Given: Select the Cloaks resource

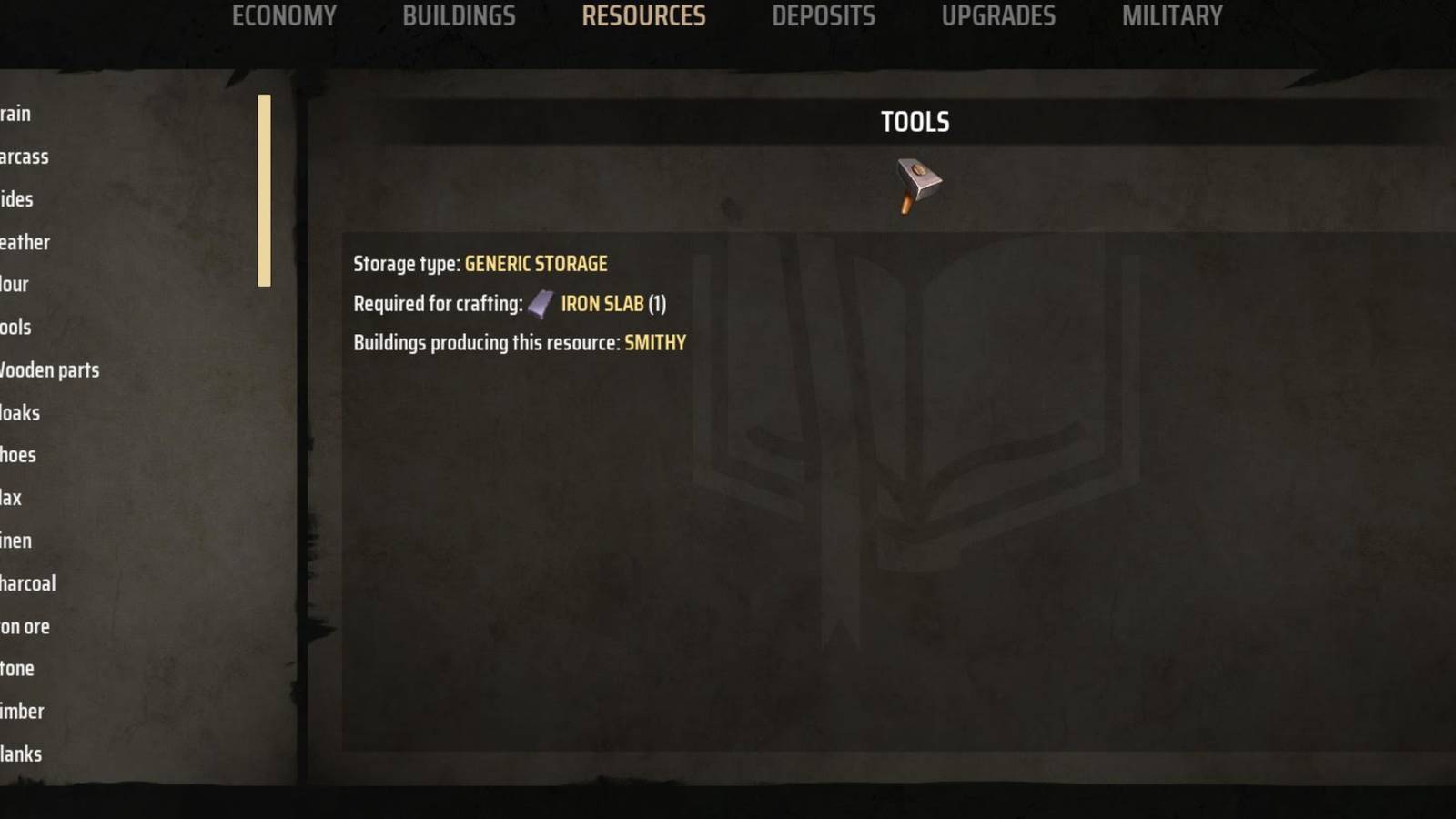Looking at the screenshot, I should 20,412.
